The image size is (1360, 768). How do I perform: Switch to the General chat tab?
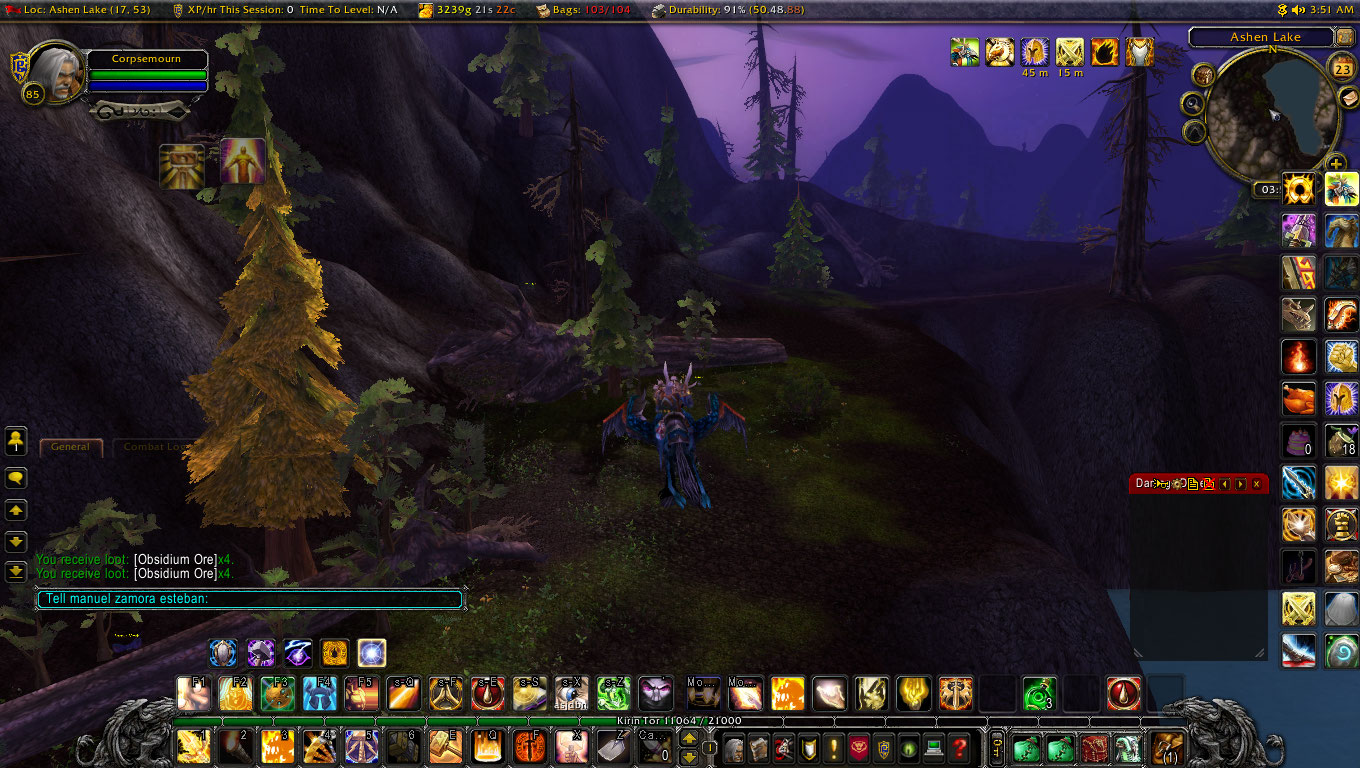(x=71, y=447)
